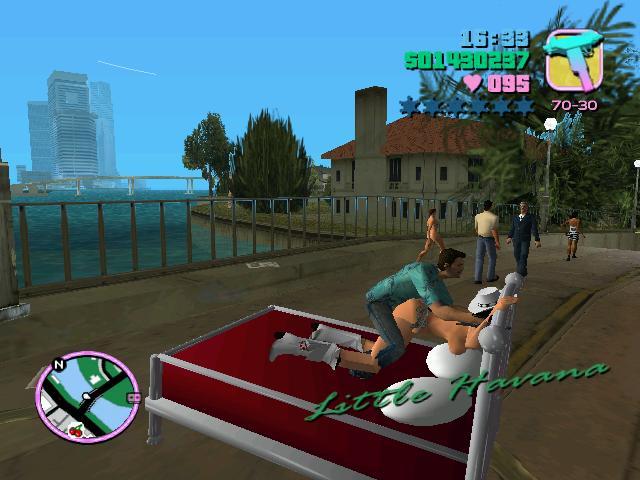Screen dimensions: 640x480
Task: Click the cherry blip on the radar
Action: tap(76, 431)
